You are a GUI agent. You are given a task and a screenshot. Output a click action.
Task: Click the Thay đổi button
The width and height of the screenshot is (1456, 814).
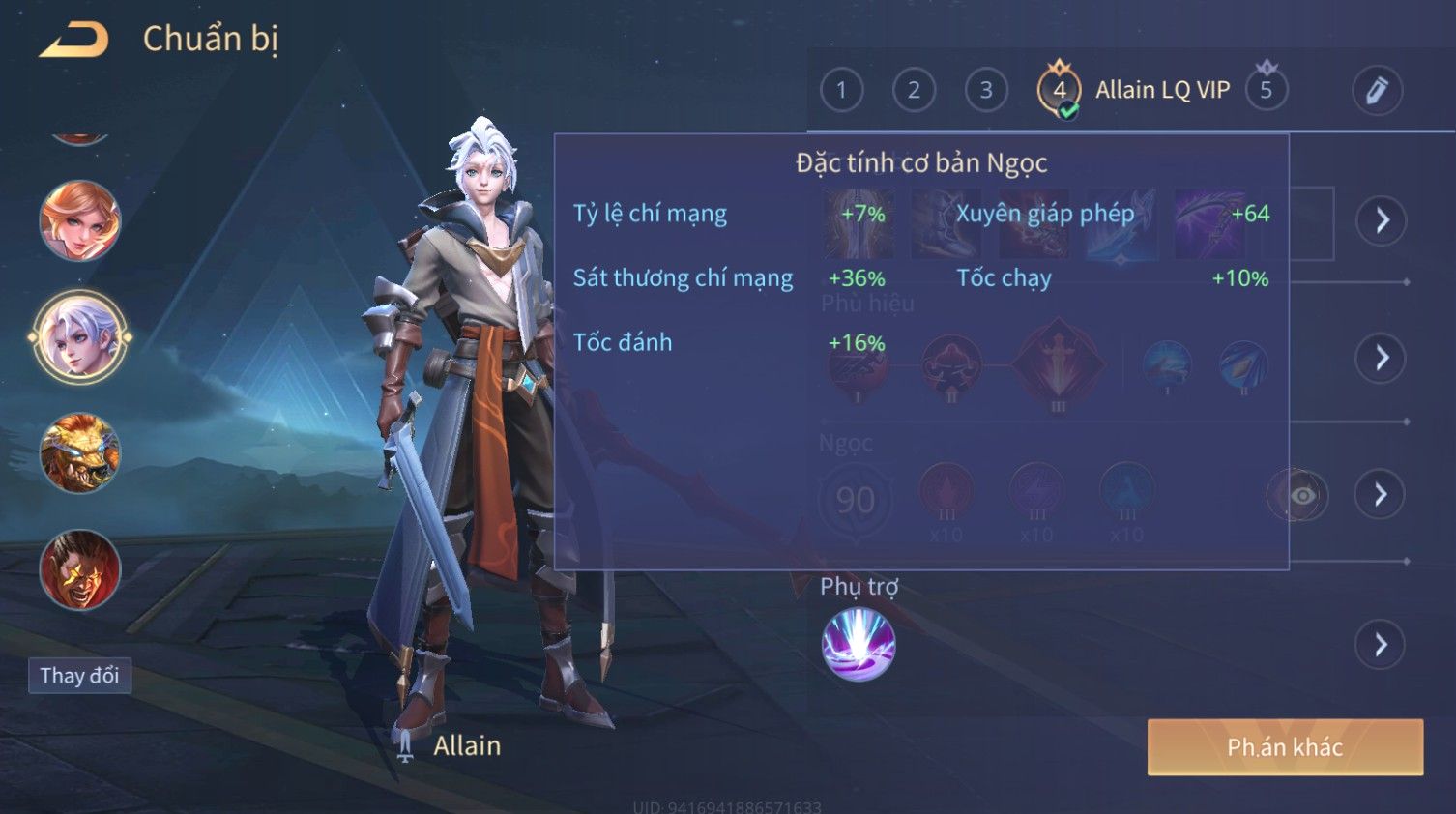79,676
